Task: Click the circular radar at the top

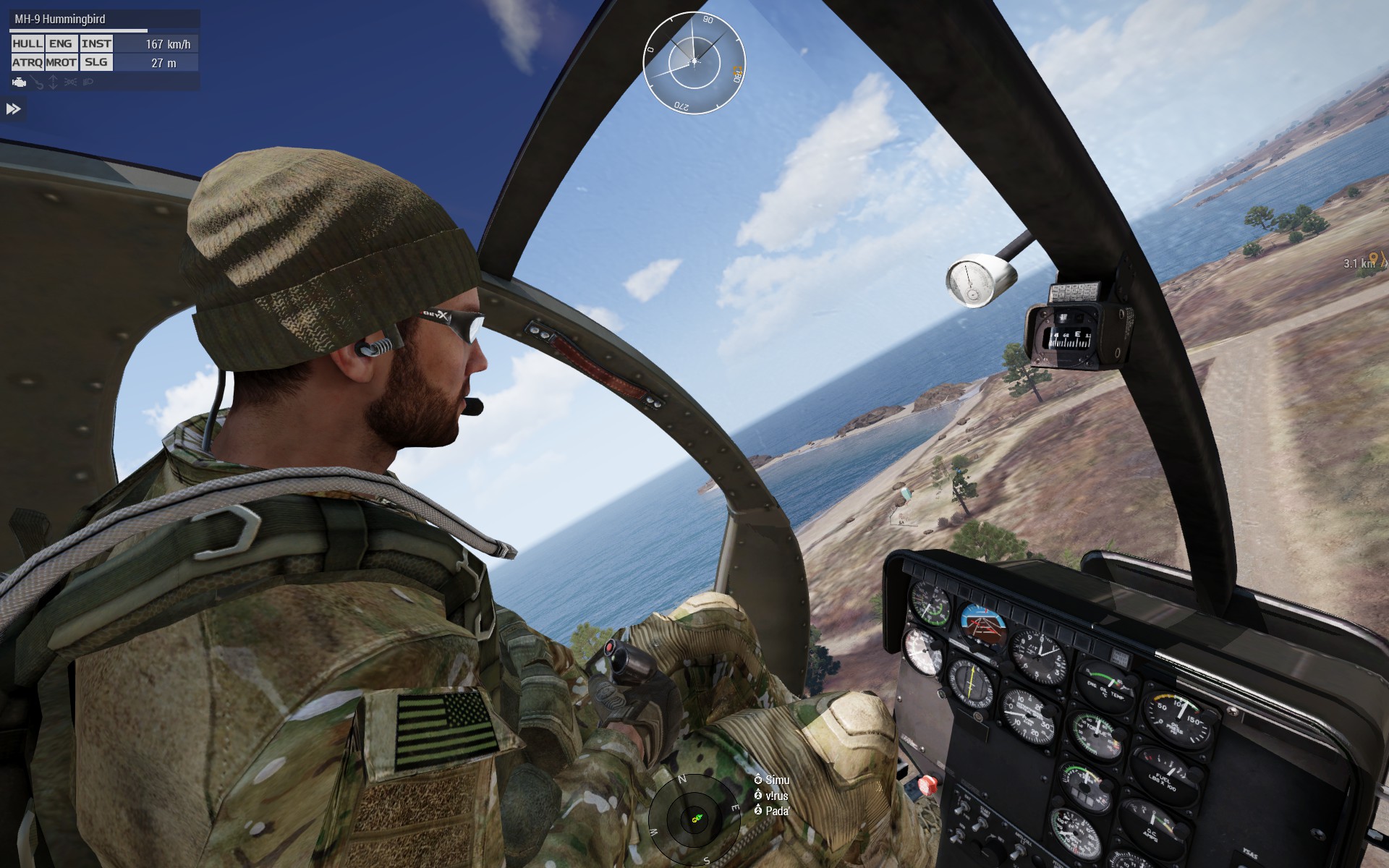Action: pyautogui.click(x=694, y=62)
